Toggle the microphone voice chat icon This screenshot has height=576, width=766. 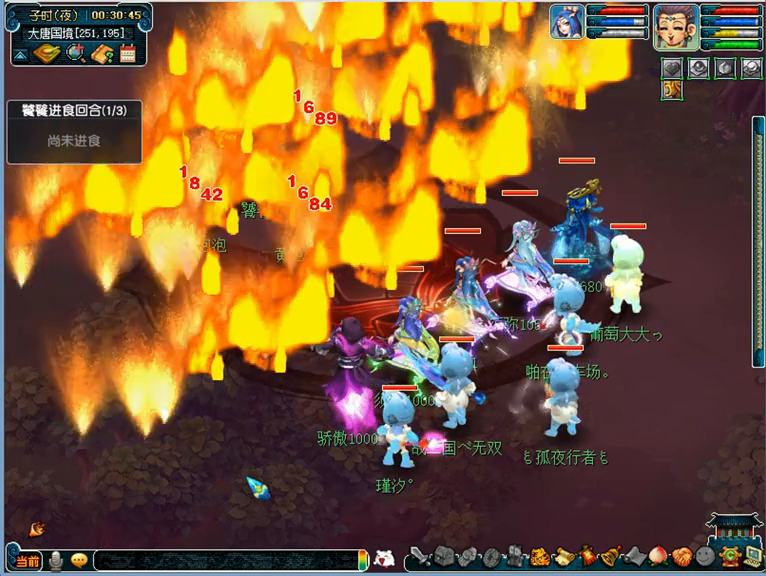56,561
